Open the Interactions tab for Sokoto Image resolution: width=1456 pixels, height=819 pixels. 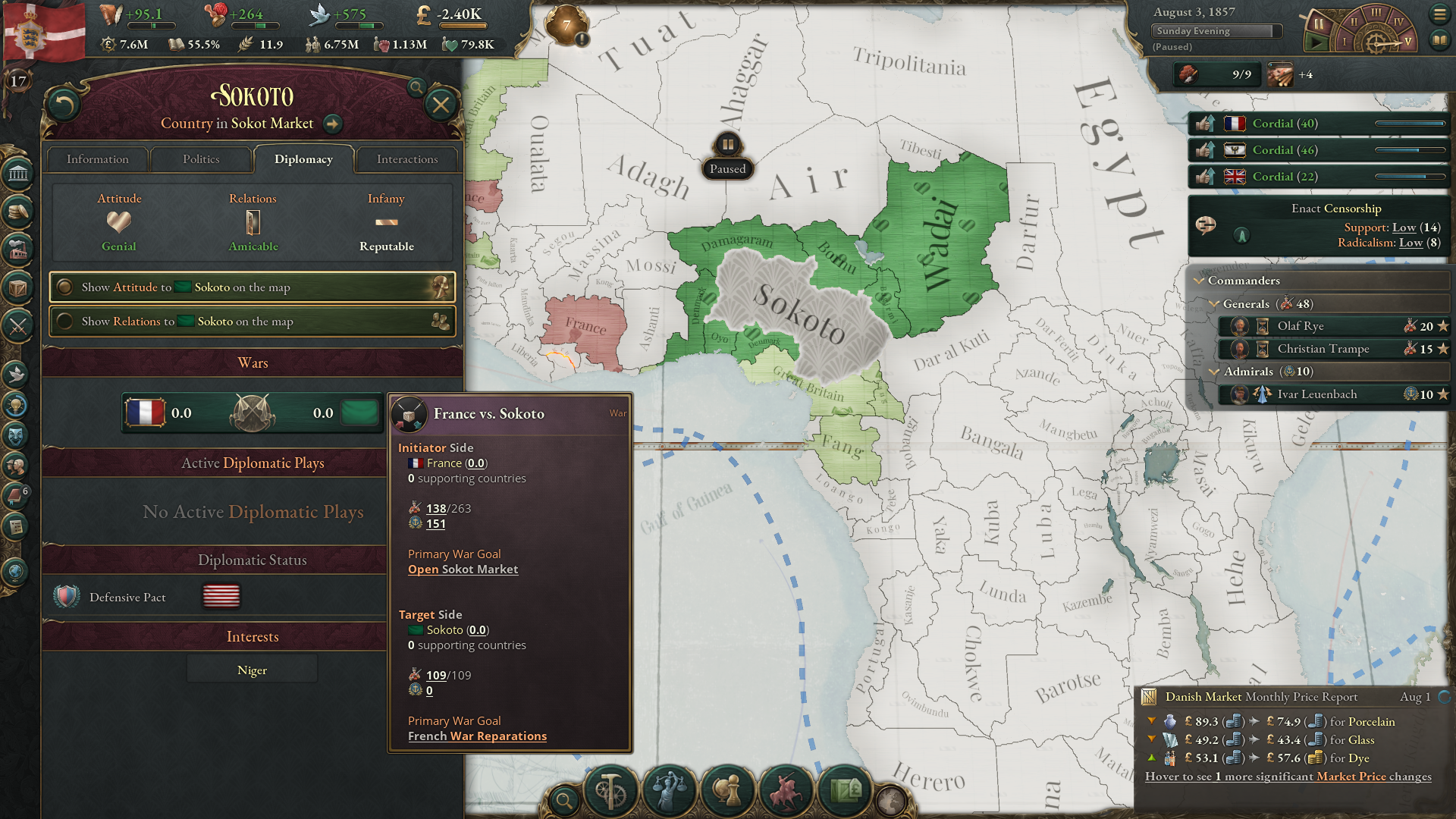[x=407, y=159]
